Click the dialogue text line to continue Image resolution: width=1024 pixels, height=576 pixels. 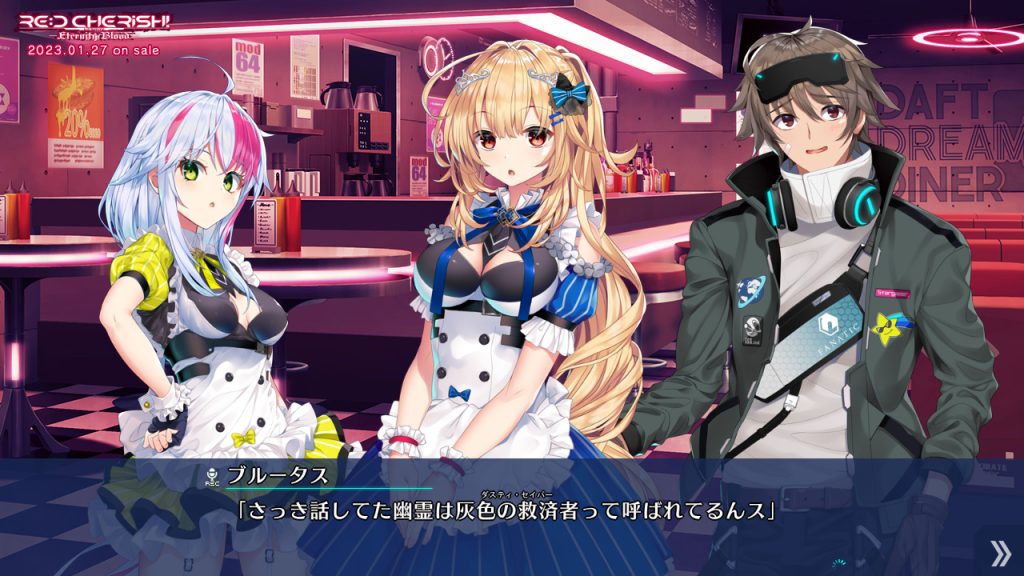point(506,511)
